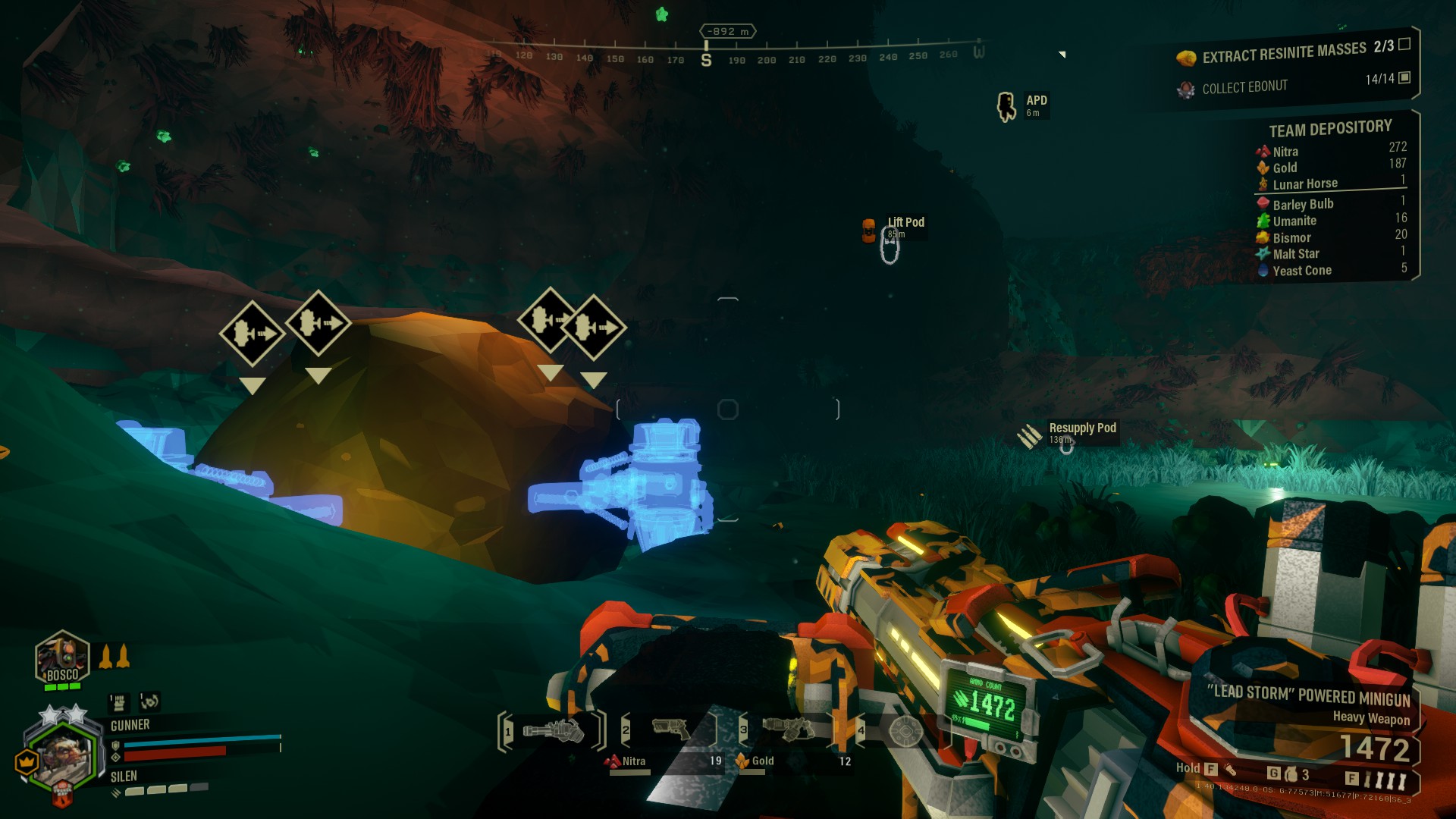Screen dimensions: 1456x819
Task: Select the grenade count icon
Action: (x=1291, y=774)
